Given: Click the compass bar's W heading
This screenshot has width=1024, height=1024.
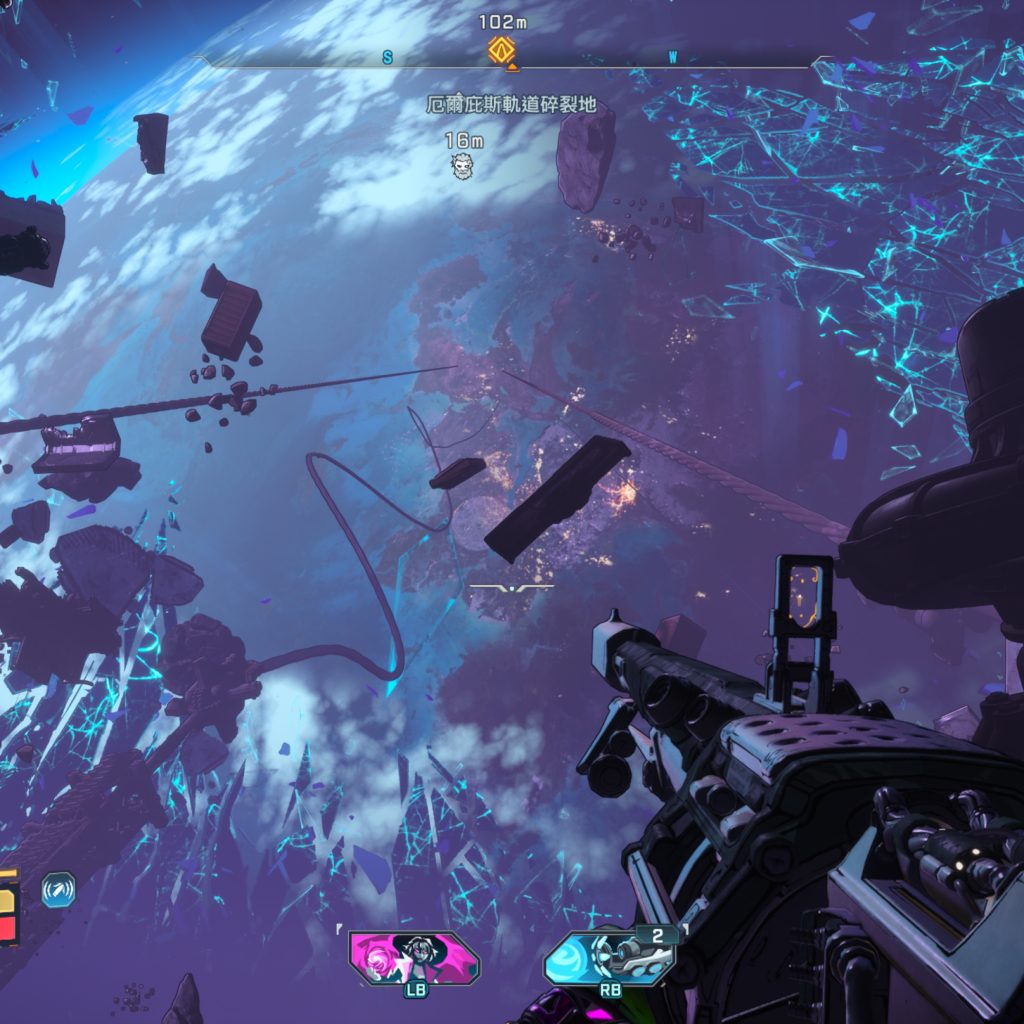Looking at the screenshot, I should 672,58.
